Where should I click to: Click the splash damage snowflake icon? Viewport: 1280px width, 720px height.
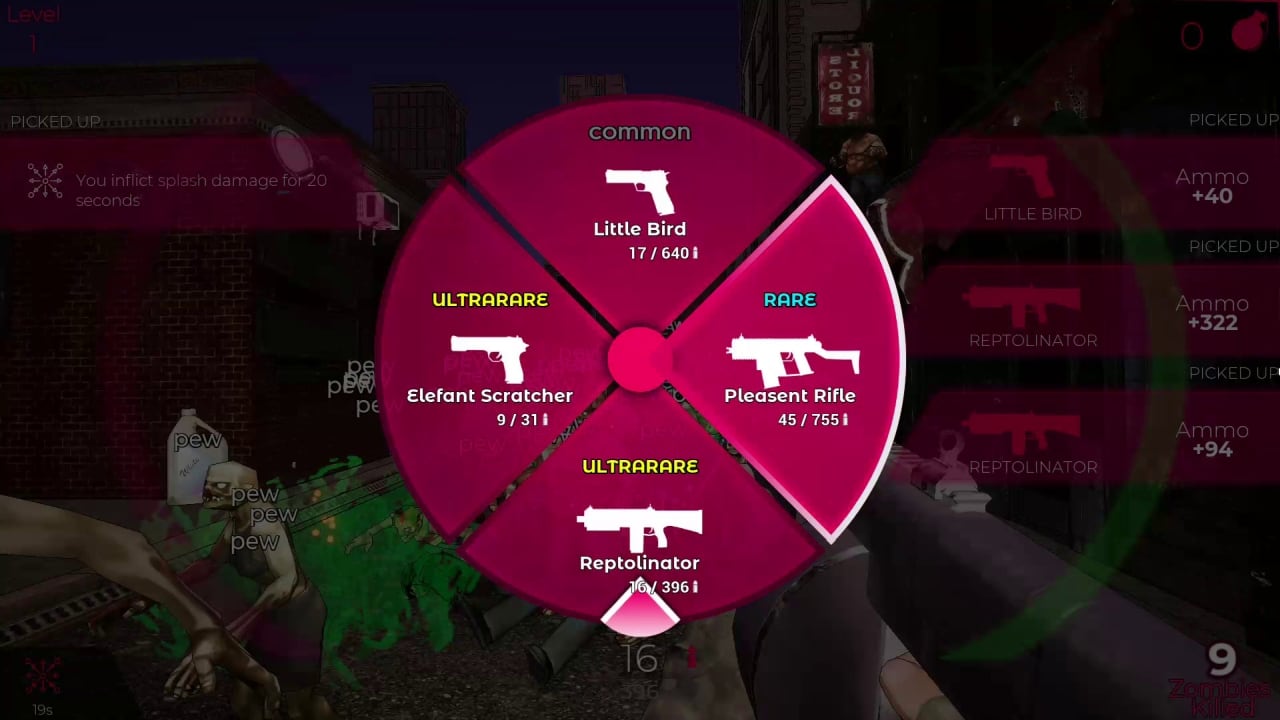tap(43, 180)
